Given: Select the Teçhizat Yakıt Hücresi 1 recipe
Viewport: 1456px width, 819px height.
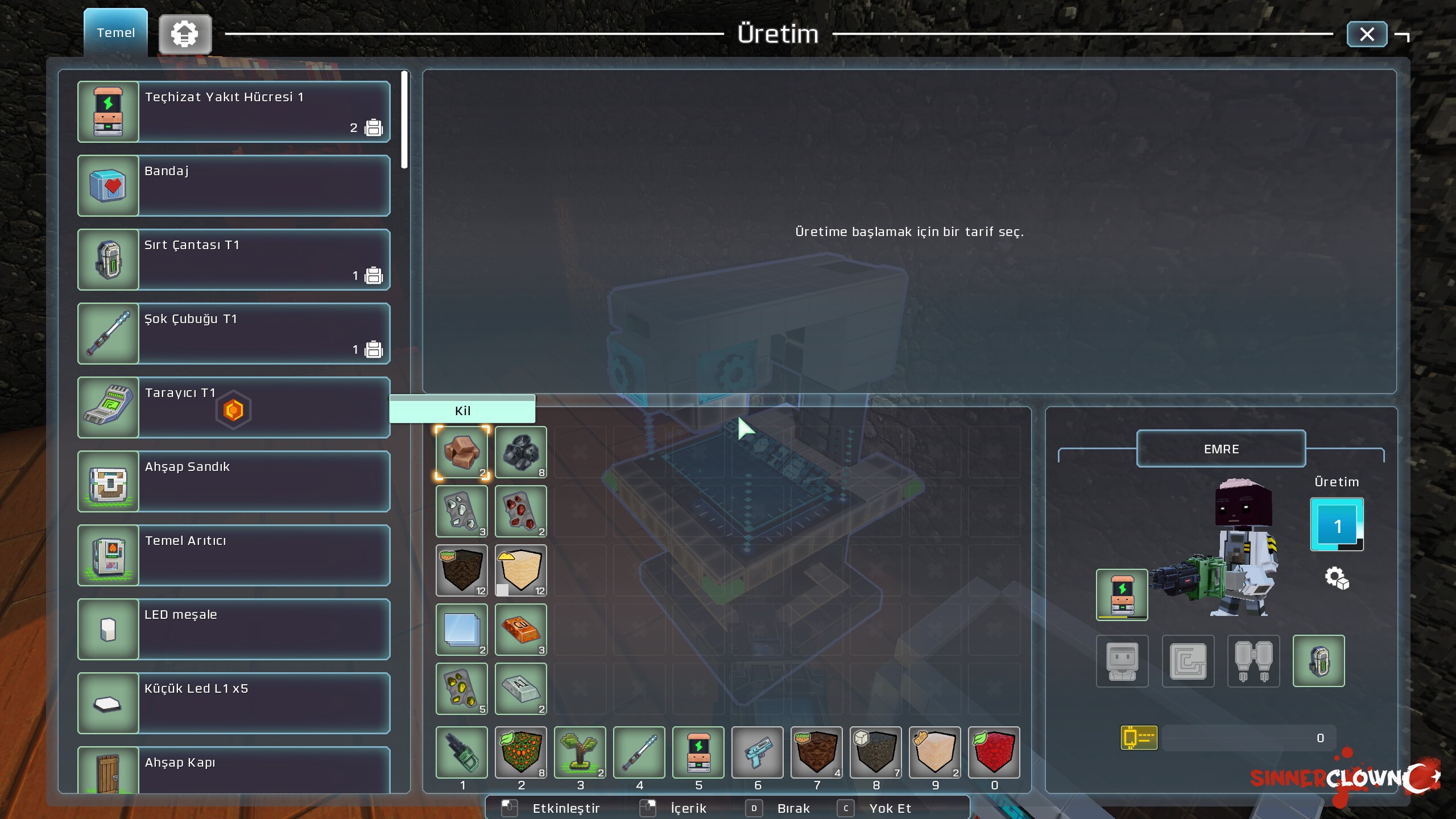Looking at the screenshot, I should 234,111.
